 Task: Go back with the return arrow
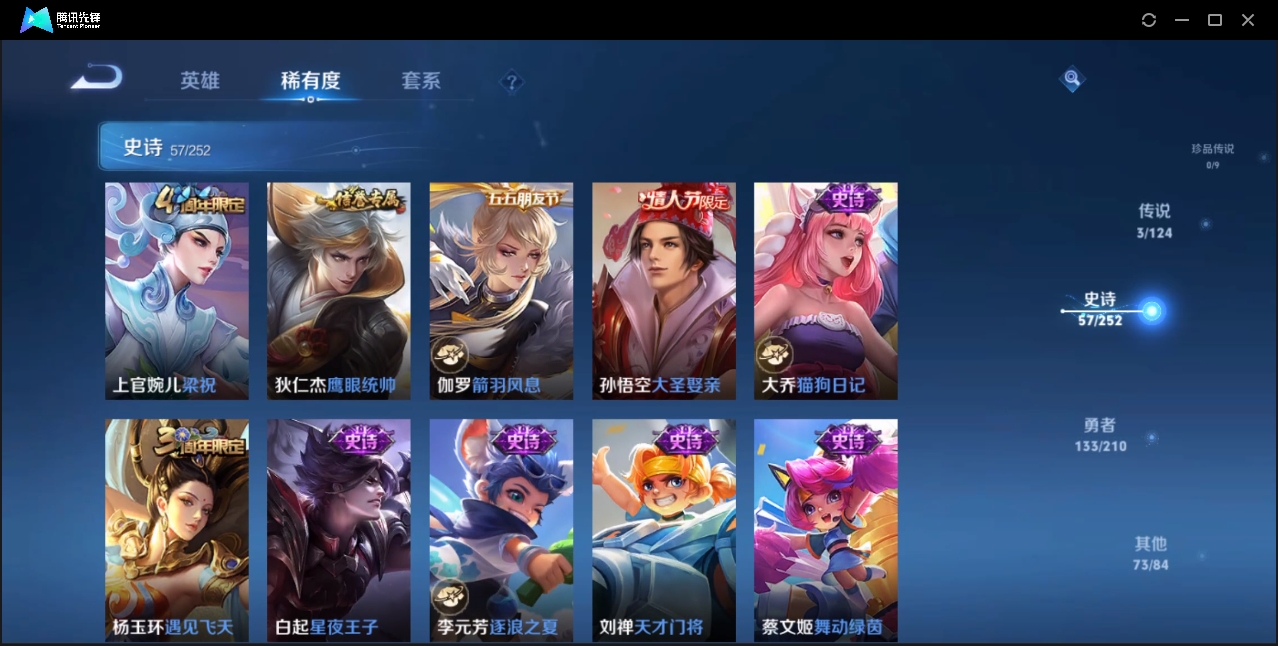[97, 78]
